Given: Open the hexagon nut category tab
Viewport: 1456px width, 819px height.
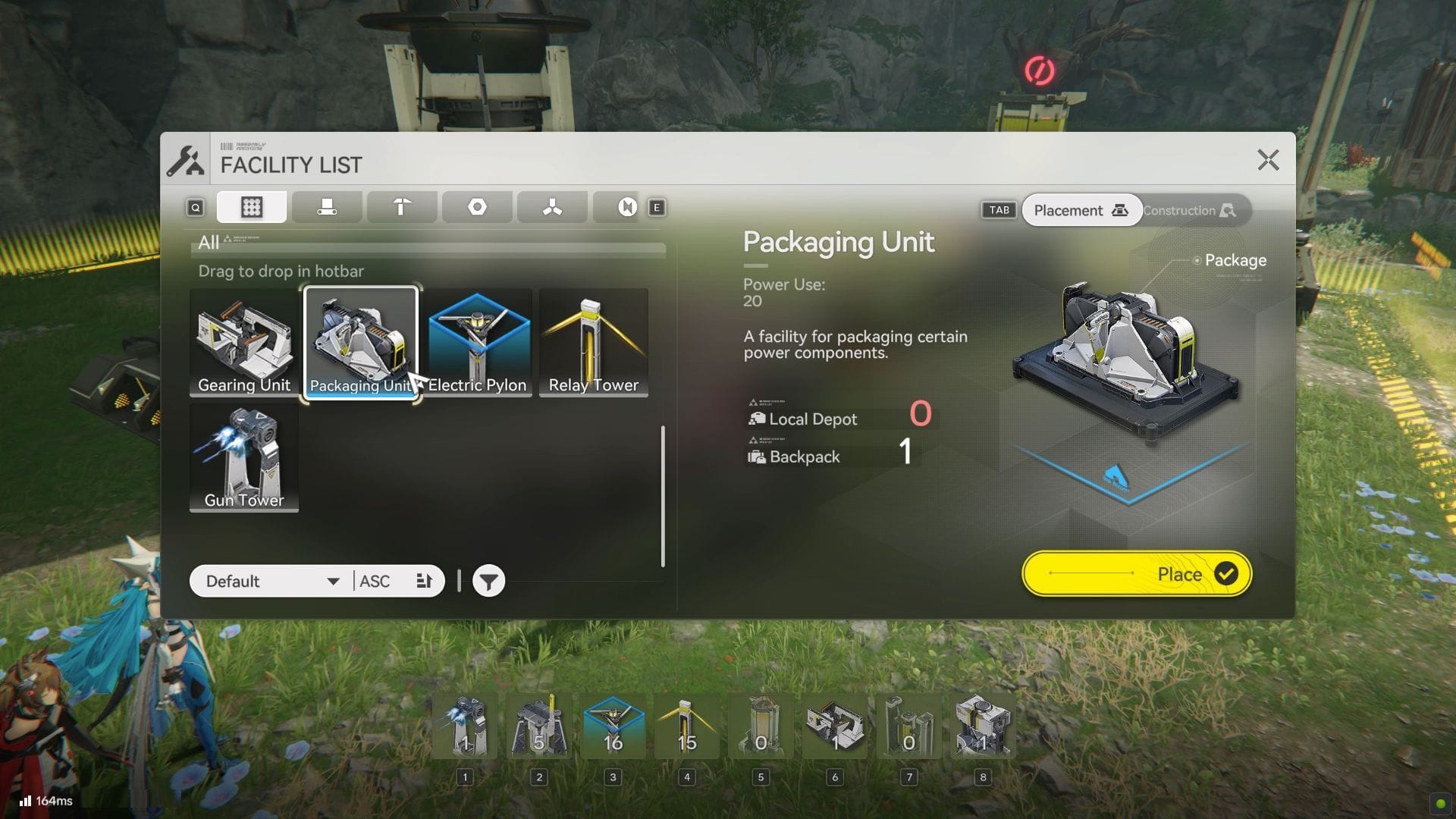Looking at the screenshot, I should [x=477, y=207].
